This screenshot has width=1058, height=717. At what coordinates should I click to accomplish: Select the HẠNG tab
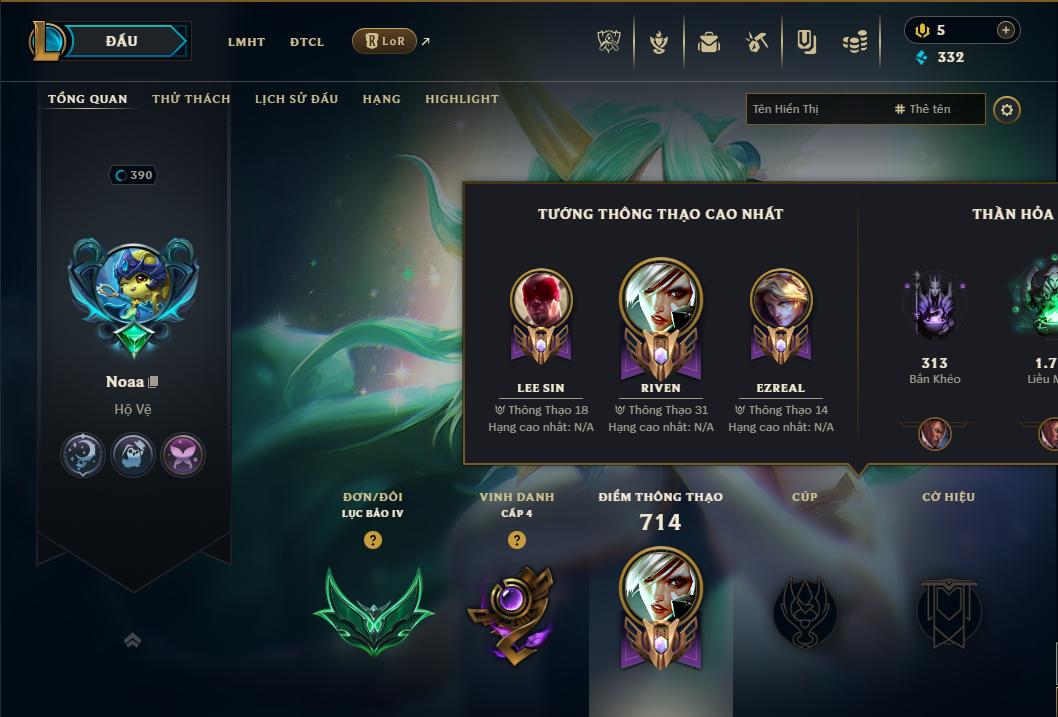click(x=381, y=99)
